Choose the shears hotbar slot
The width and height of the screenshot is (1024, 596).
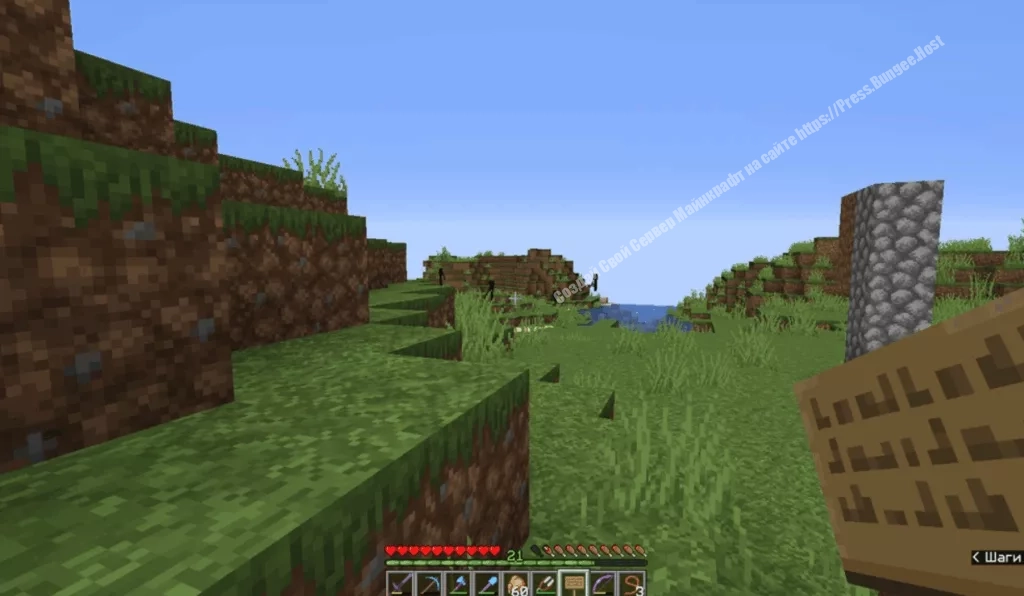pos(545,584)
